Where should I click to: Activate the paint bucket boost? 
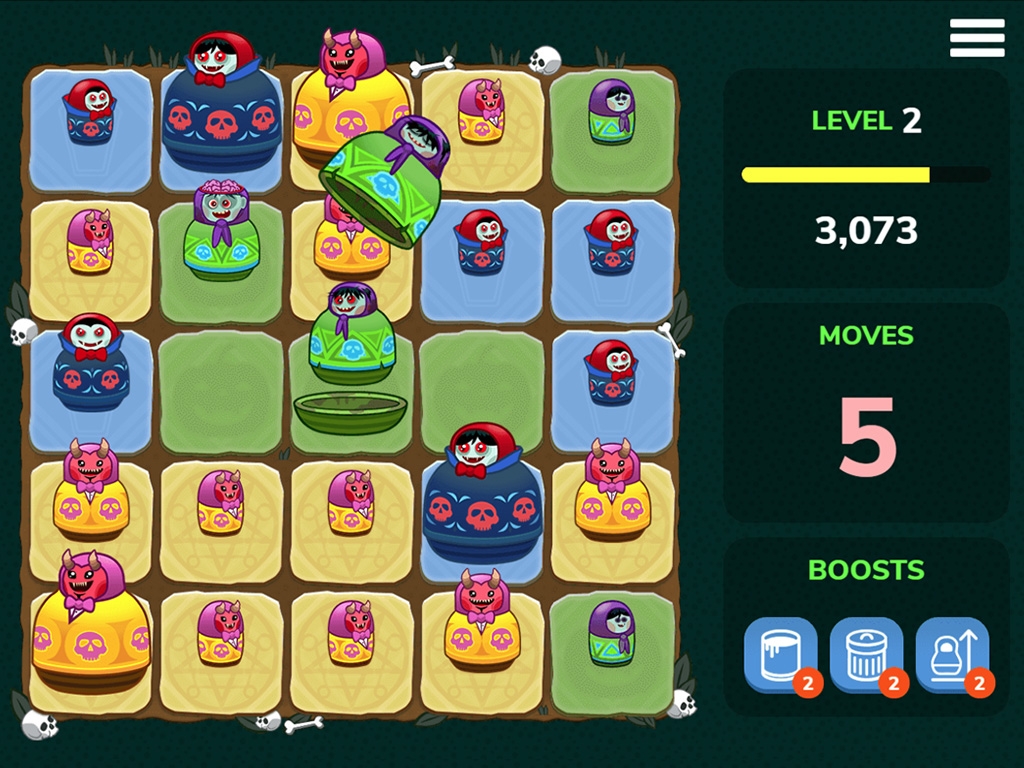(x=780, y=654)
